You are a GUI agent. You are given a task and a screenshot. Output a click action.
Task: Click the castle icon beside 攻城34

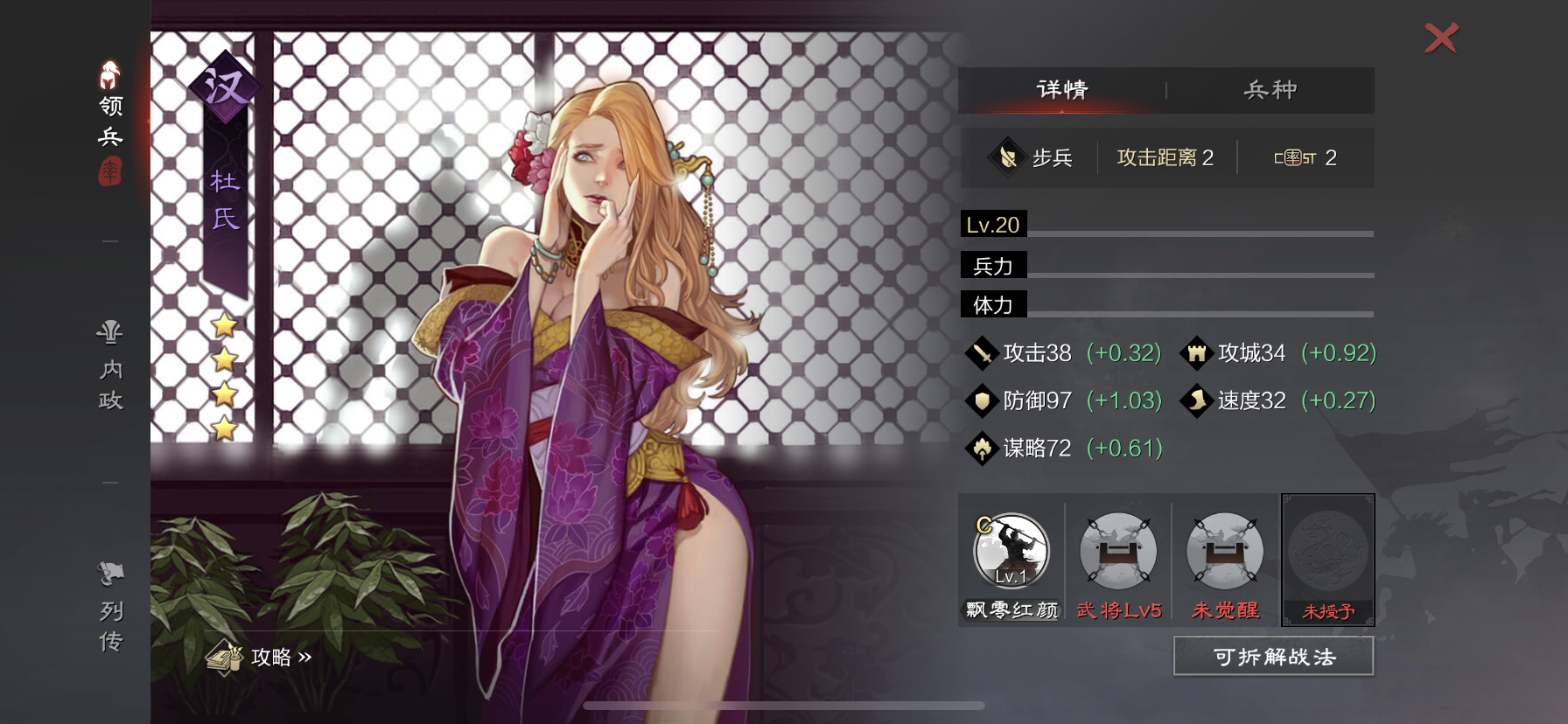[1199, 352]
